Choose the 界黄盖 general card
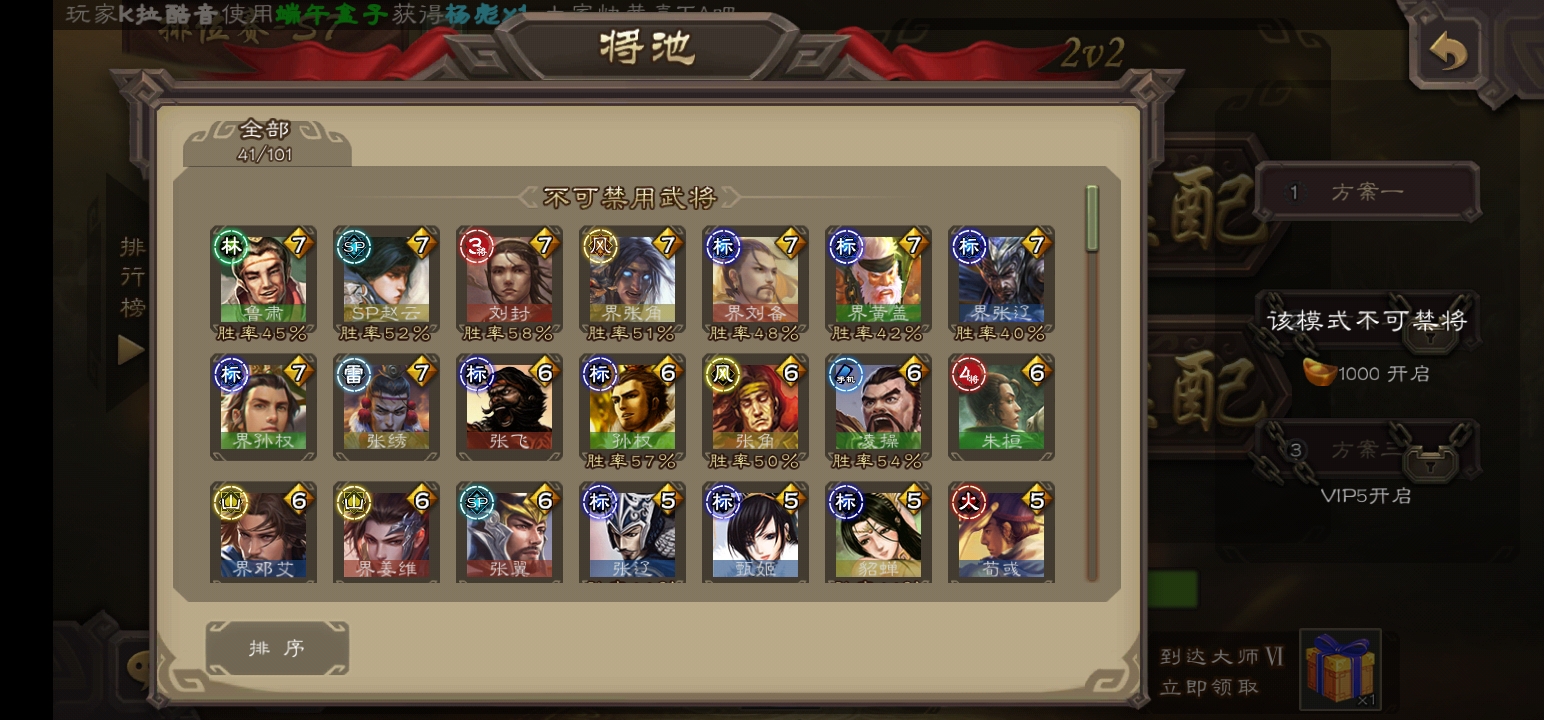 [x=878, y=278]
